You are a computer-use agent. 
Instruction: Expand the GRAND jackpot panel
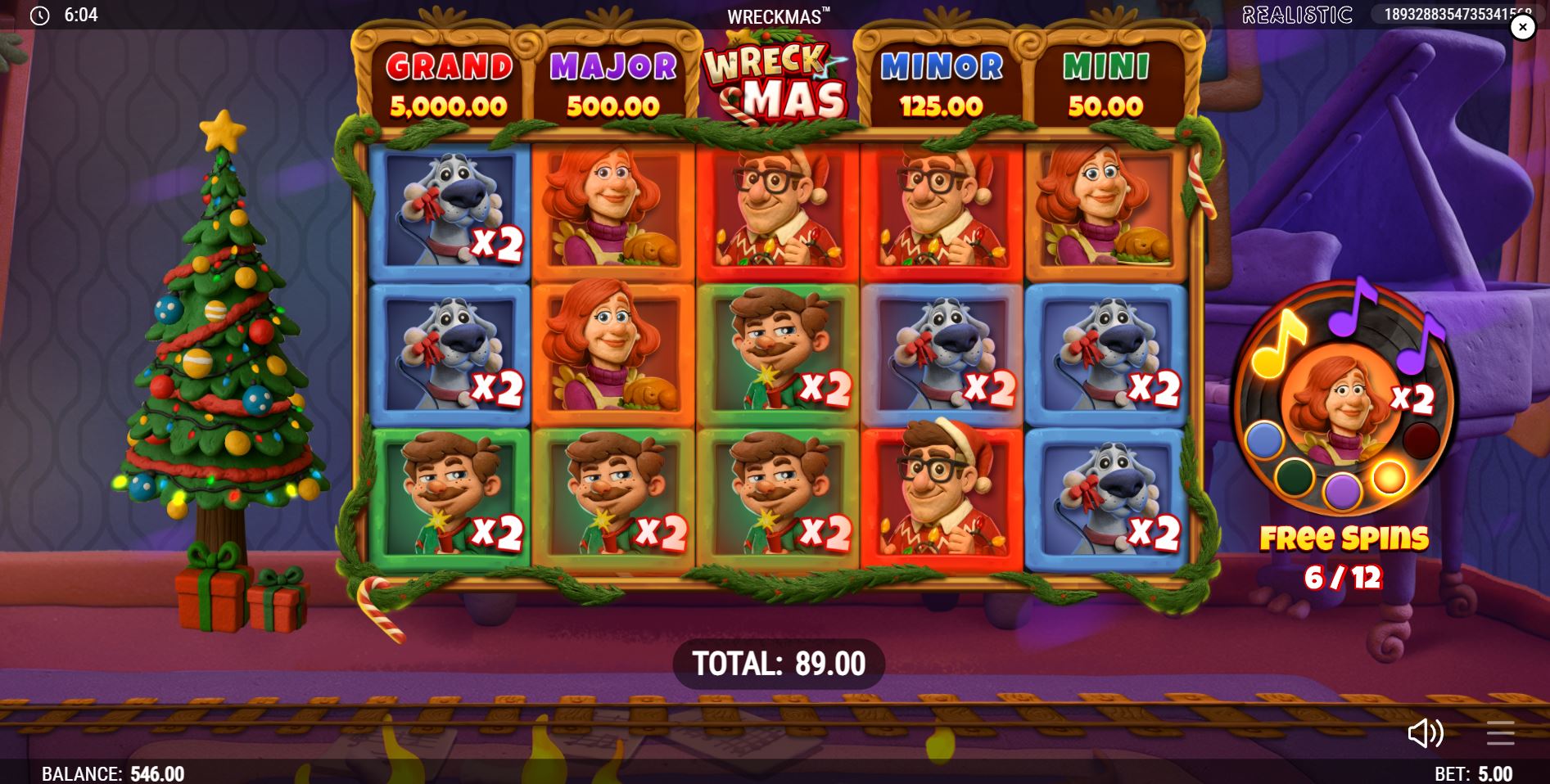pyautogui.click(x=448, y=82)
